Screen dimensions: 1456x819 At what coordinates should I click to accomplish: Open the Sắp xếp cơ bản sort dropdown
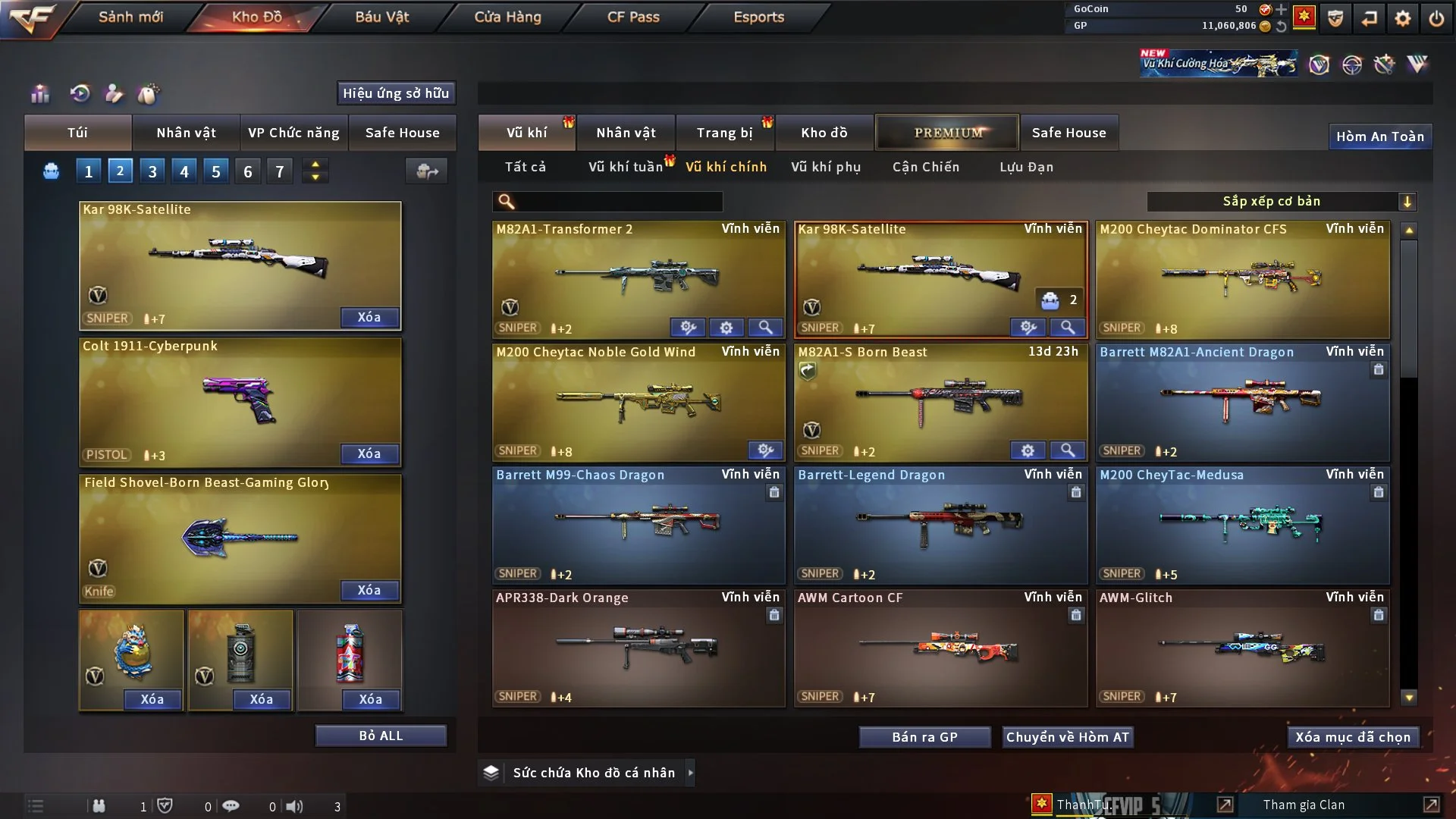tap(1281, 202)
